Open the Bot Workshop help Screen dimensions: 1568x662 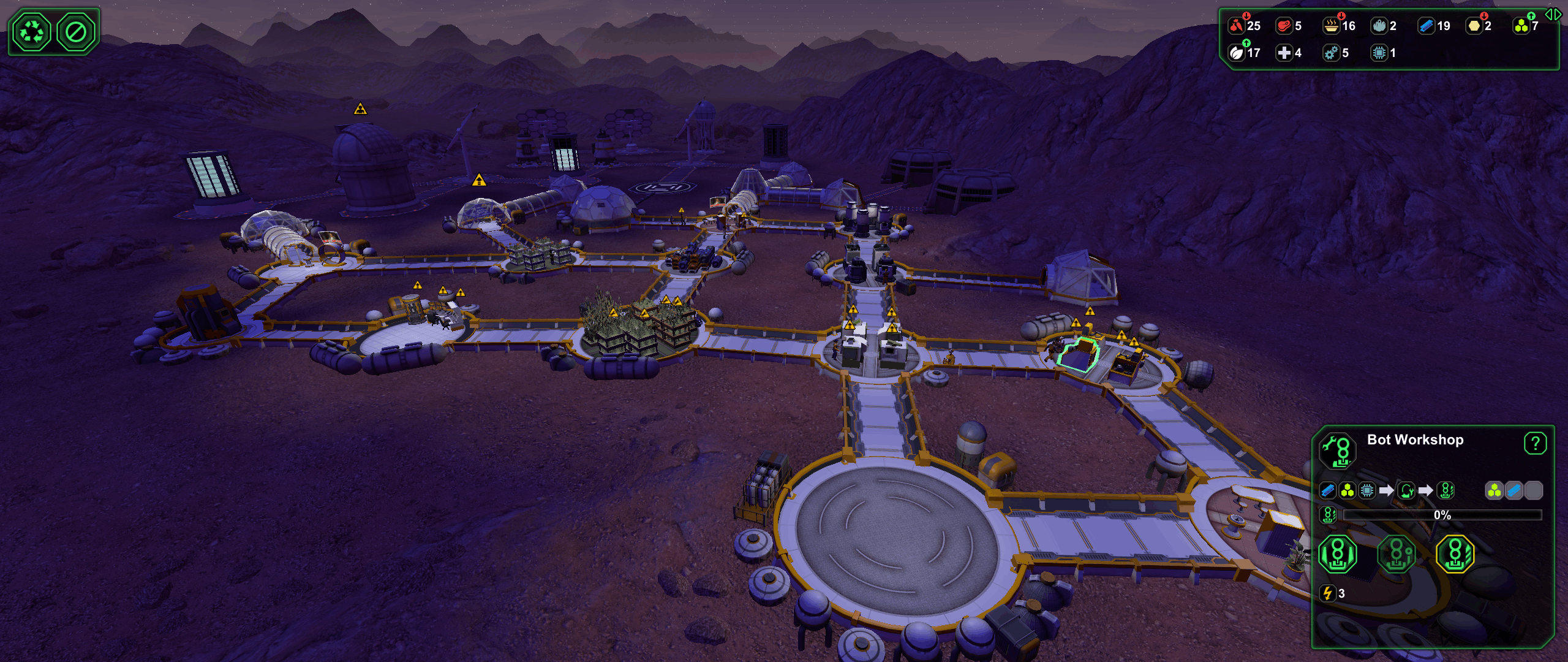(x=1534, y=443)
